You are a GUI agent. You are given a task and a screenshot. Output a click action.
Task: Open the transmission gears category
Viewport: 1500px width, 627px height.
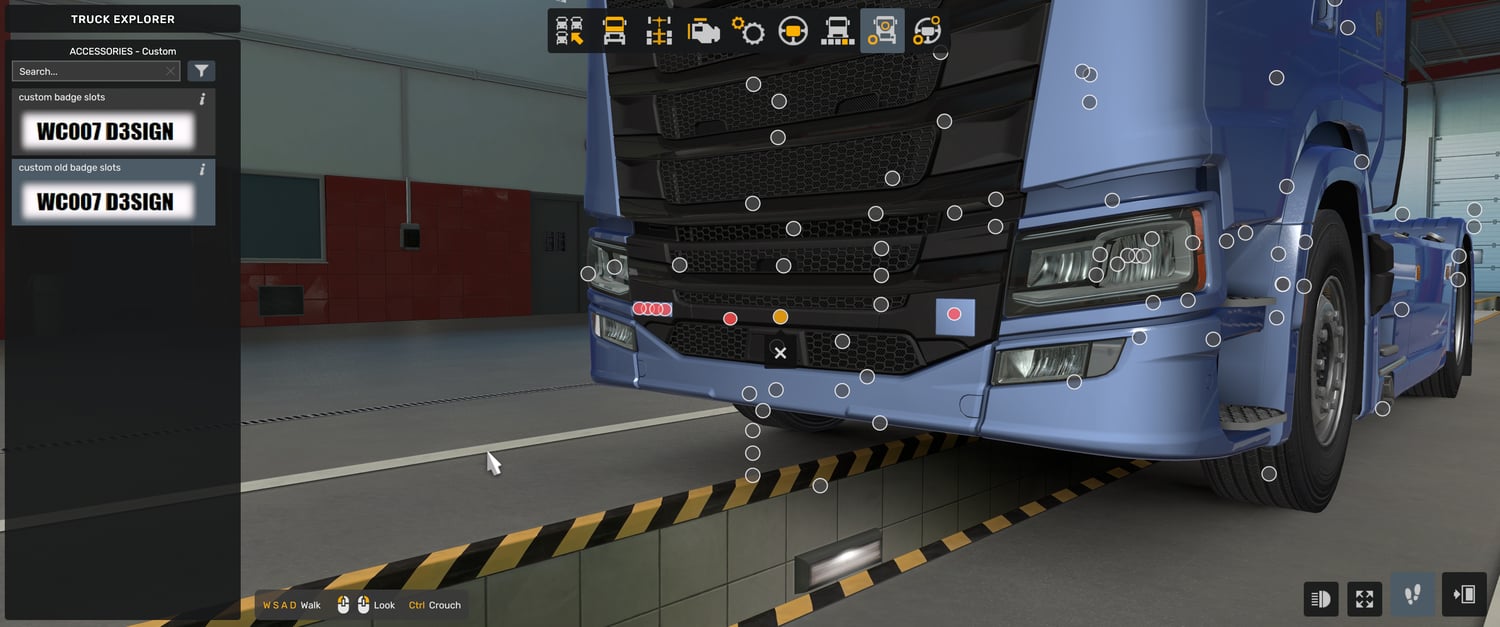pos(748,31)
